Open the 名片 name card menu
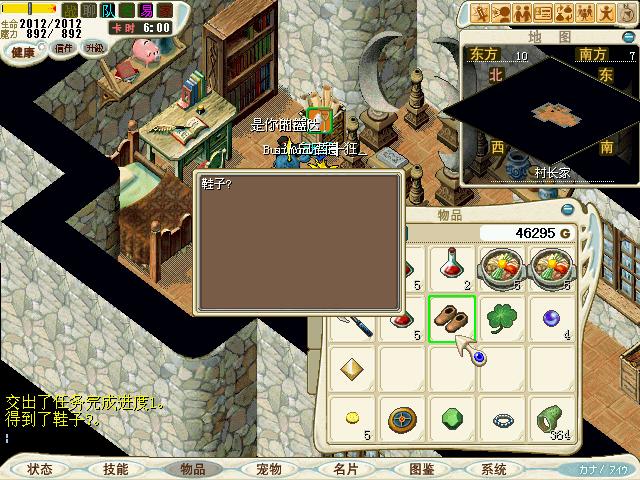The image size is (640, 480). [x=346, y=468]
